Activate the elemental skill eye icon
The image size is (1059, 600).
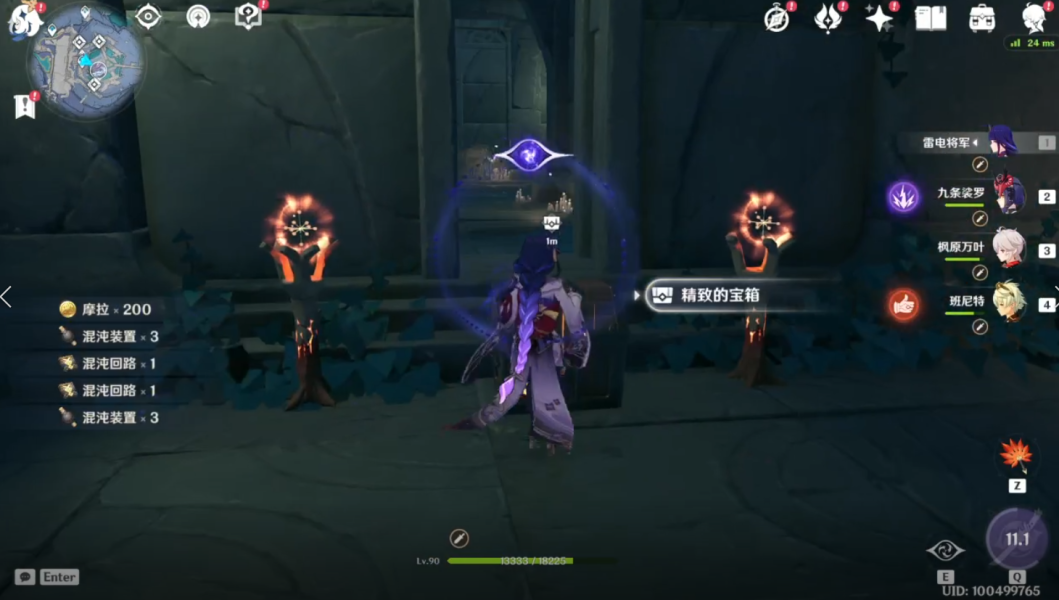945,550
